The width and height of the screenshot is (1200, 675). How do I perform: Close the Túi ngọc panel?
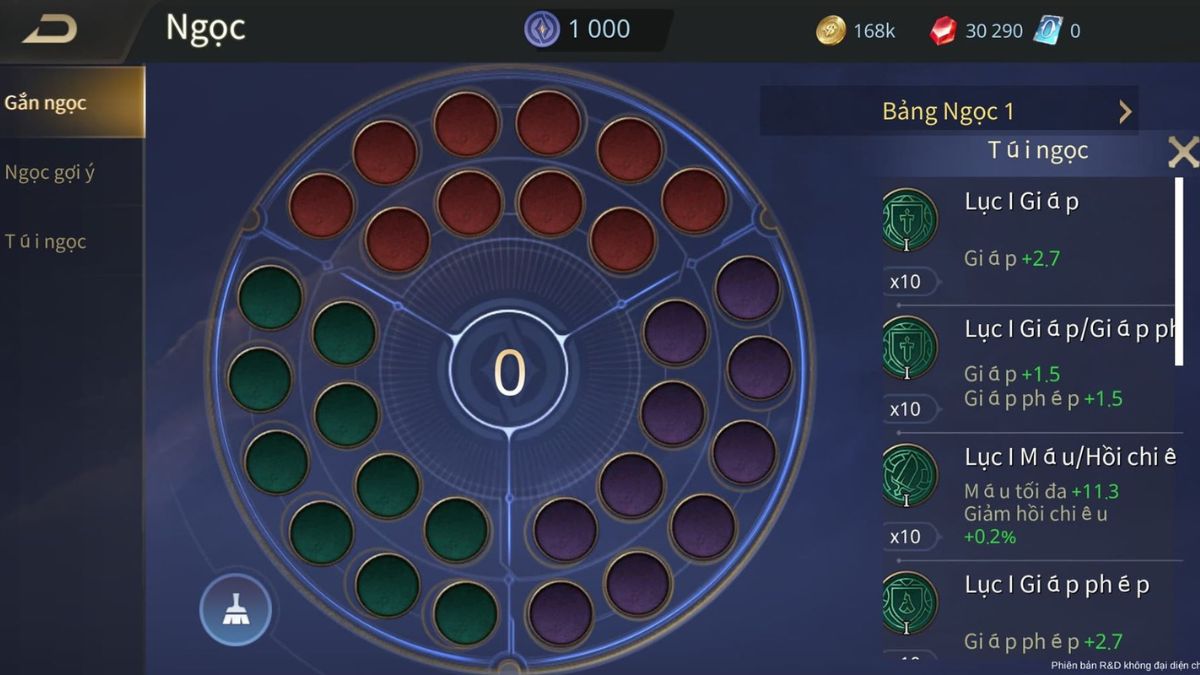(1183, 152)
